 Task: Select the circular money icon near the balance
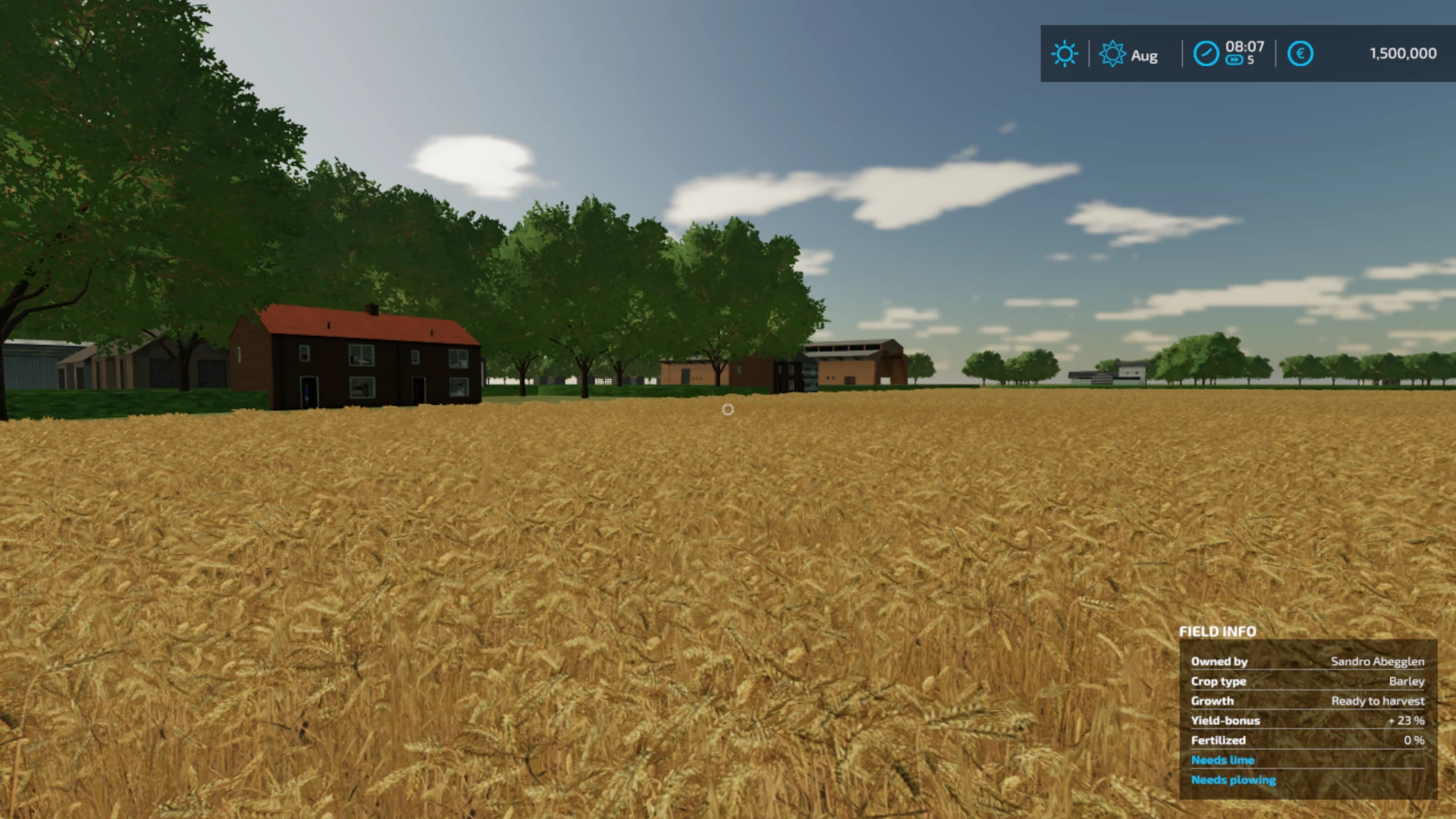[x=1300, y=53]
